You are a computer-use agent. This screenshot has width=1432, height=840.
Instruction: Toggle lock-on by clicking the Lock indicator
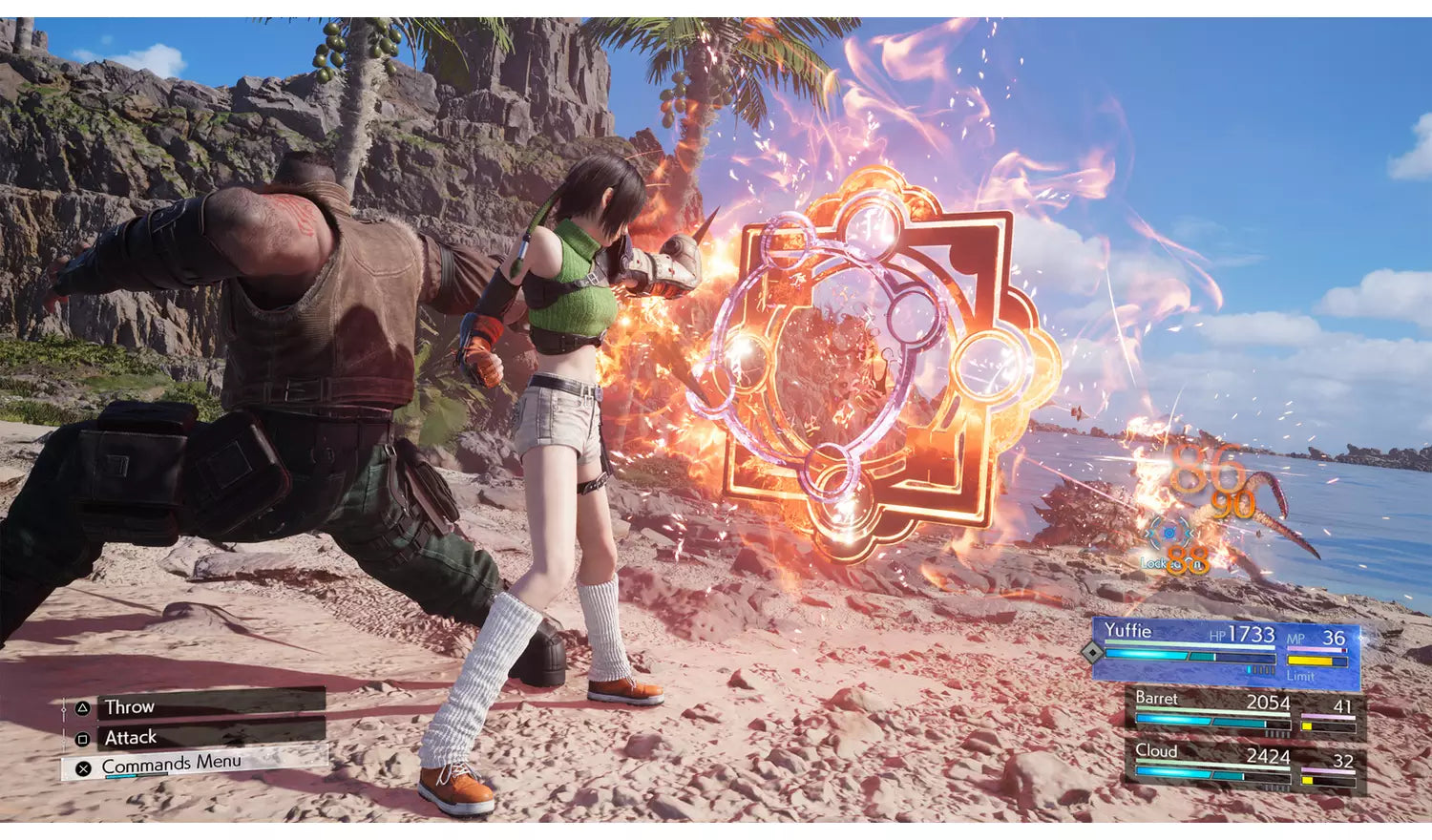[x=1156, y=563]
